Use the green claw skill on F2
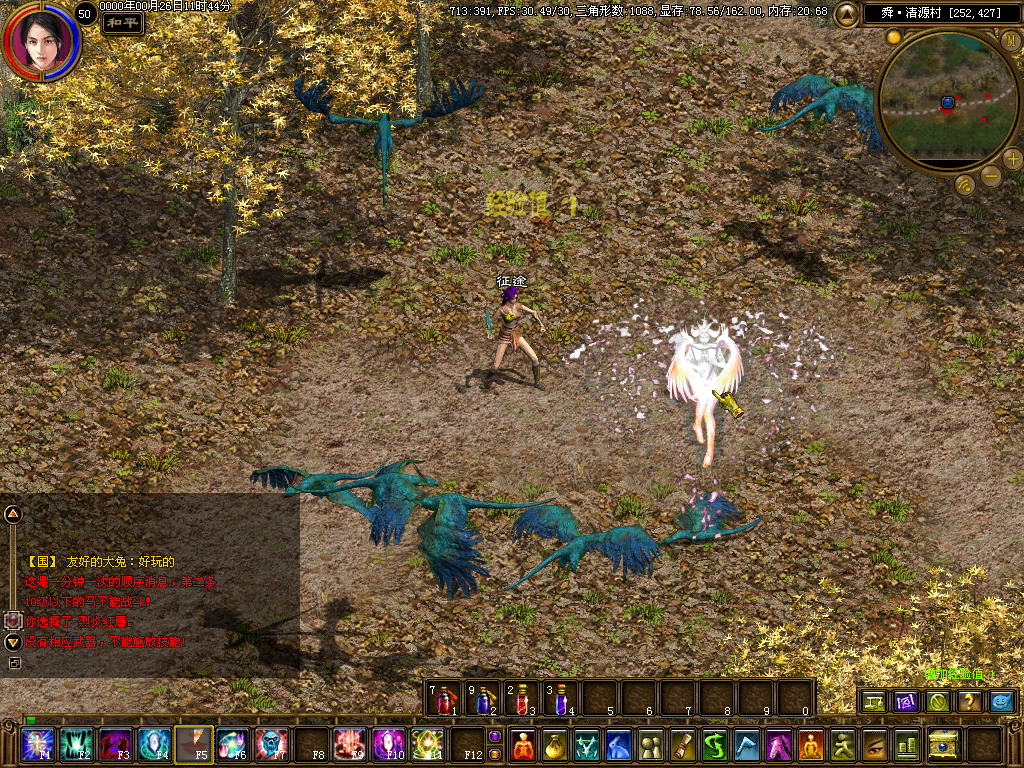Viewport: 1024px width, 768px height. click(76, 745)
